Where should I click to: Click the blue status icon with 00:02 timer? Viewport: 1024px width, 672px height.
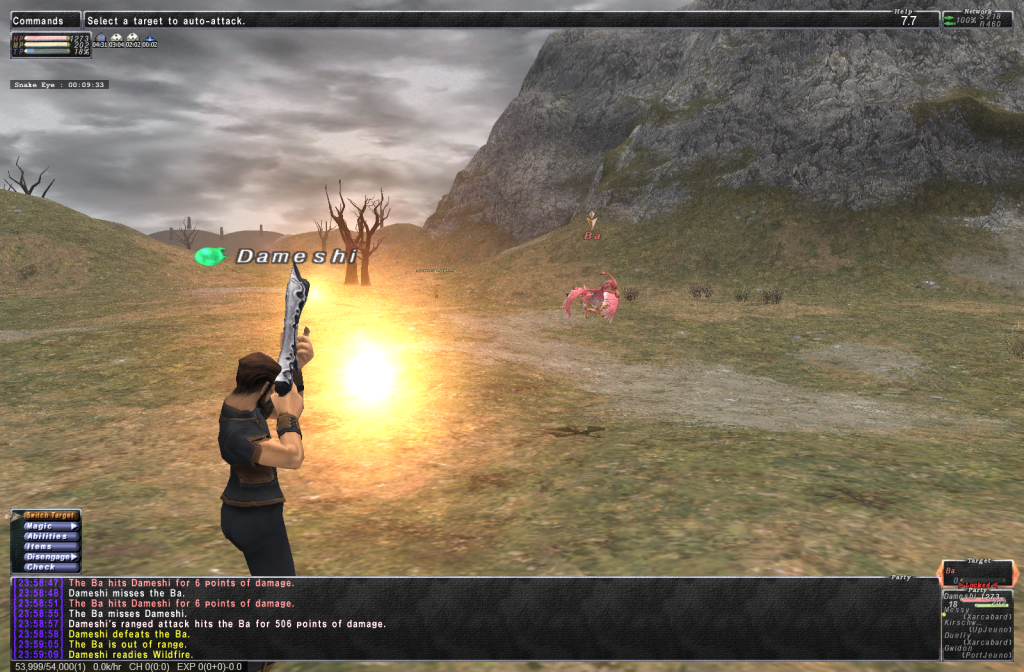click(x=150, y=40)
